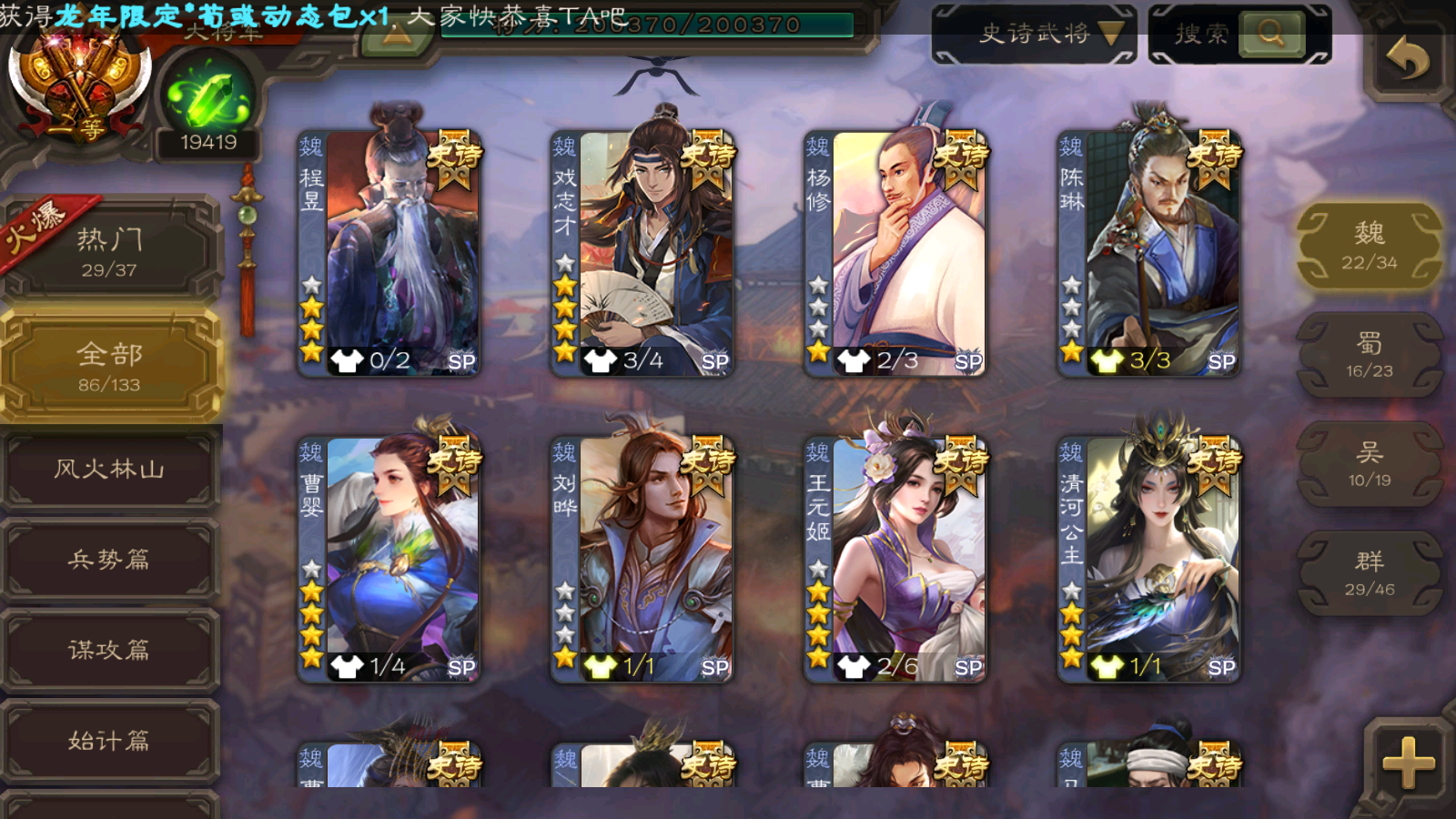Open the 史诗武将 filter dropdown
This screenshot has height=819, width=1456.
point(1034,35)
